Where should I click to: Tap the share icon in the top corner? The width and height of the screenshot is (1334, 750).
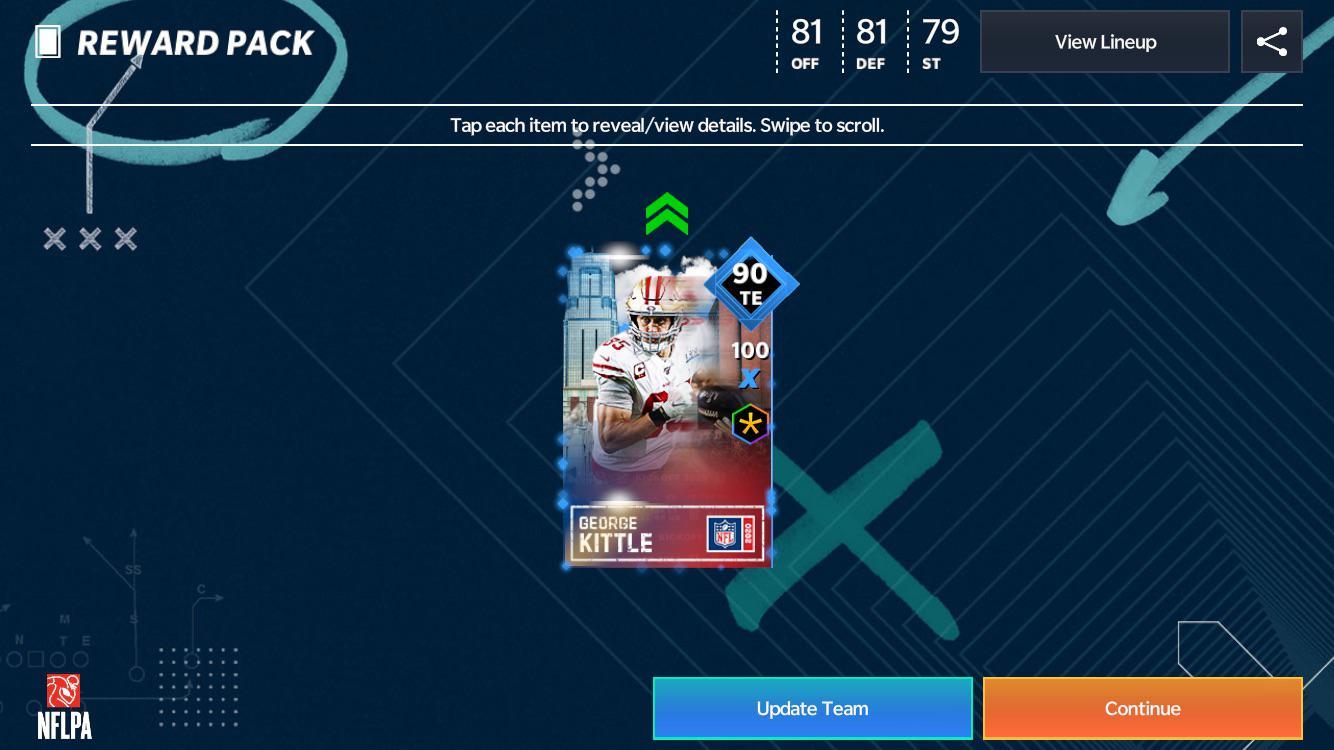click(x=1272, y=41)
